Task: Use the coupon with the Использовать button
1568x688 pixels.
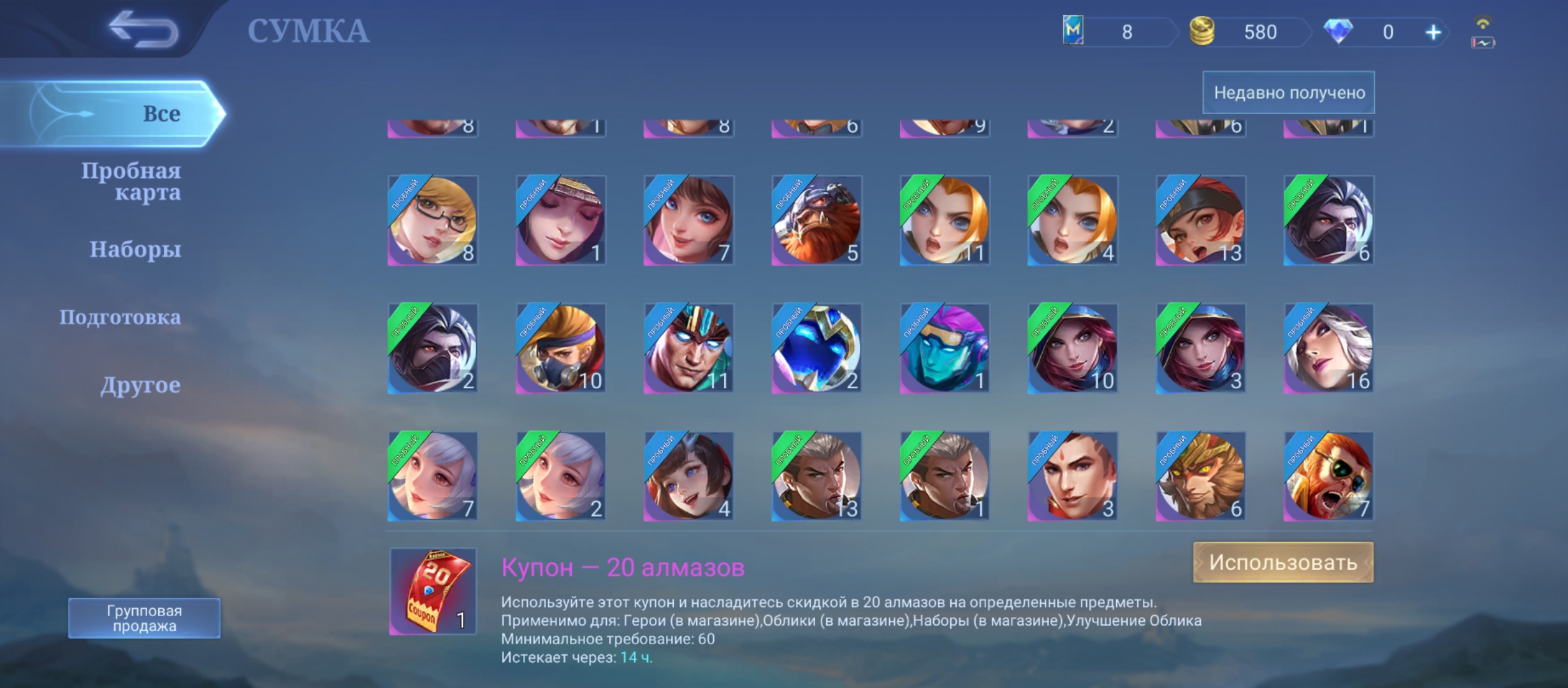Action: click(x=1282, y=563)
